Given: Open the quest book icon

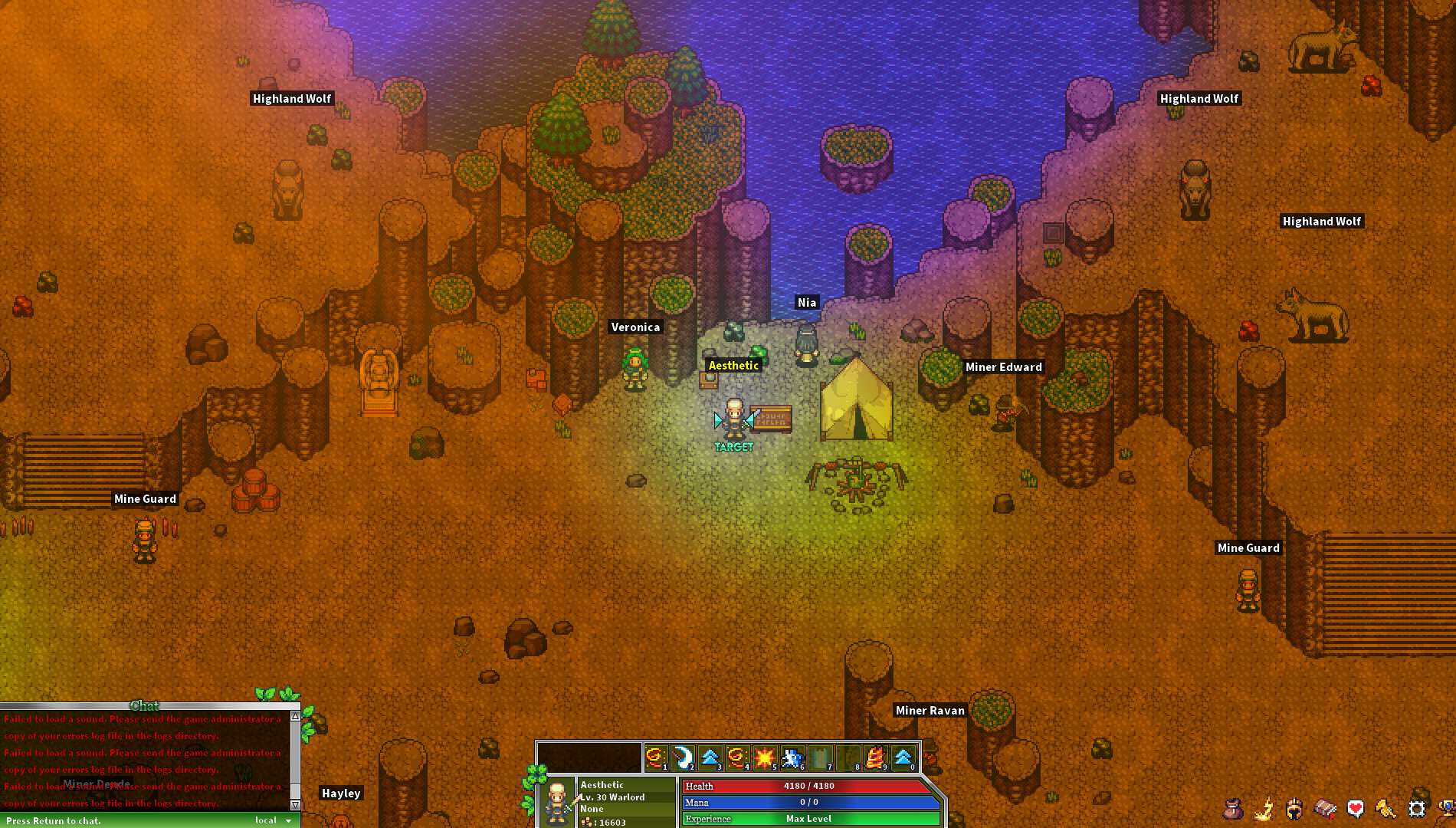Looking at the screenshot, I should pos(1324,807).
